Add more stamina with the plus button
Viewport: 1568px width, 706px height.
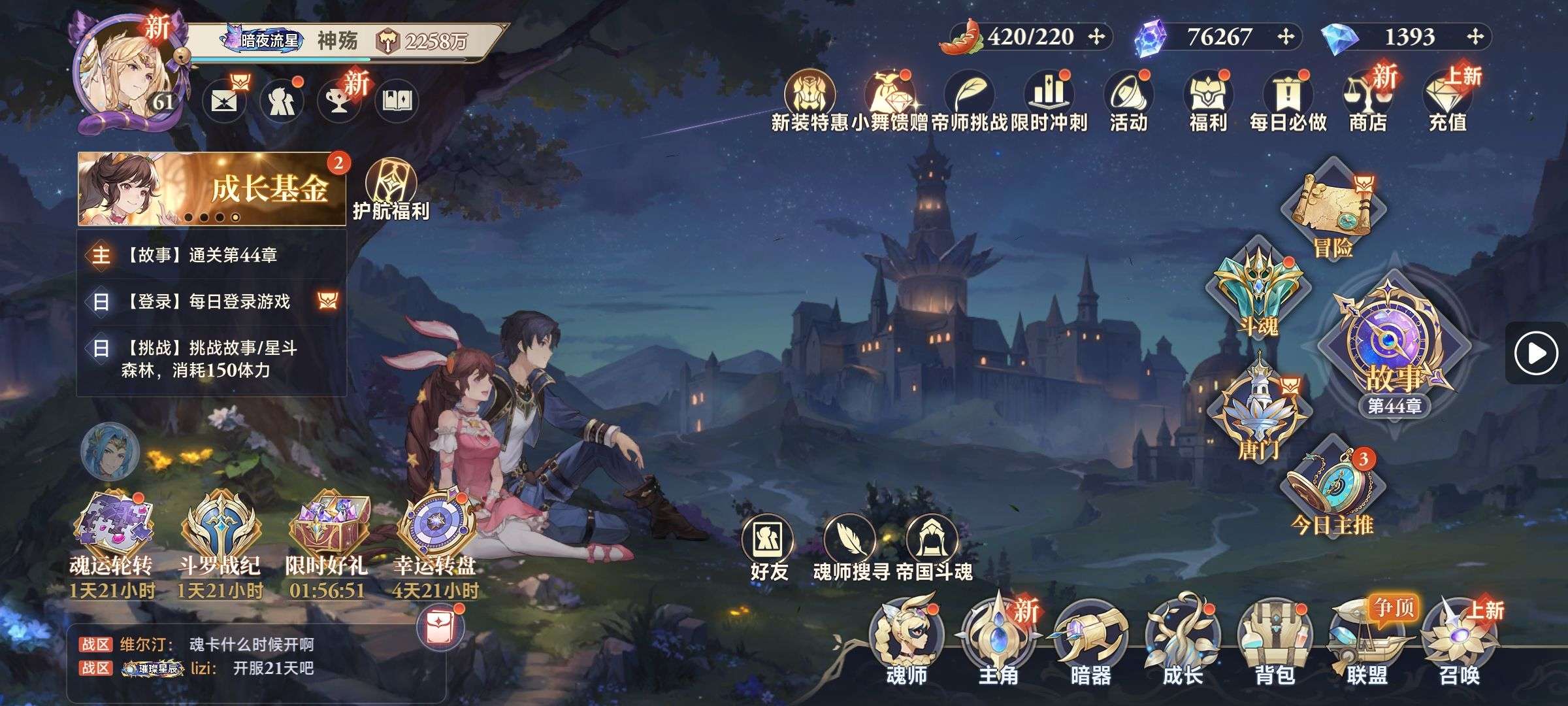(x=1096, y=37)
